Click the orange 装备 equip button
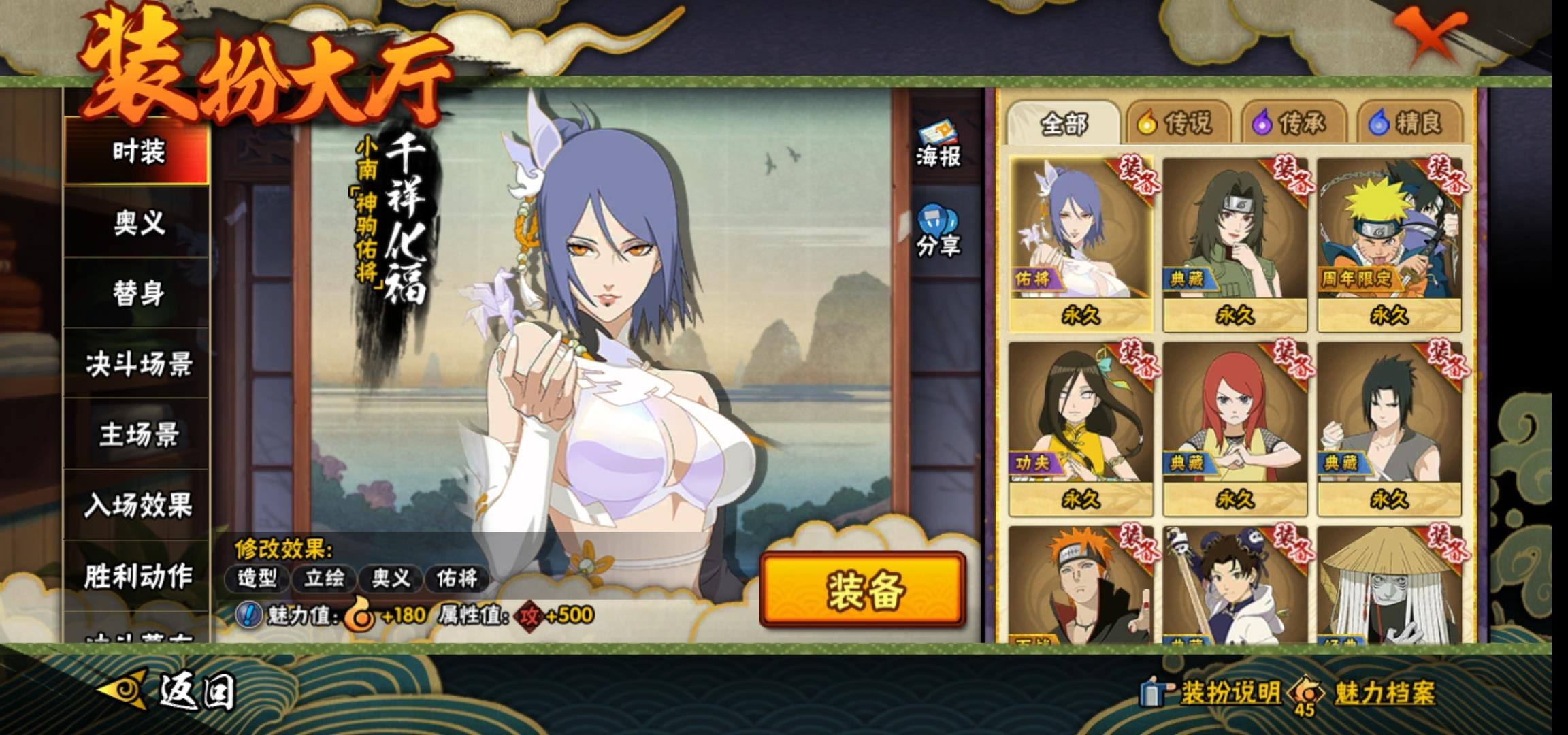 click(863, 589)
